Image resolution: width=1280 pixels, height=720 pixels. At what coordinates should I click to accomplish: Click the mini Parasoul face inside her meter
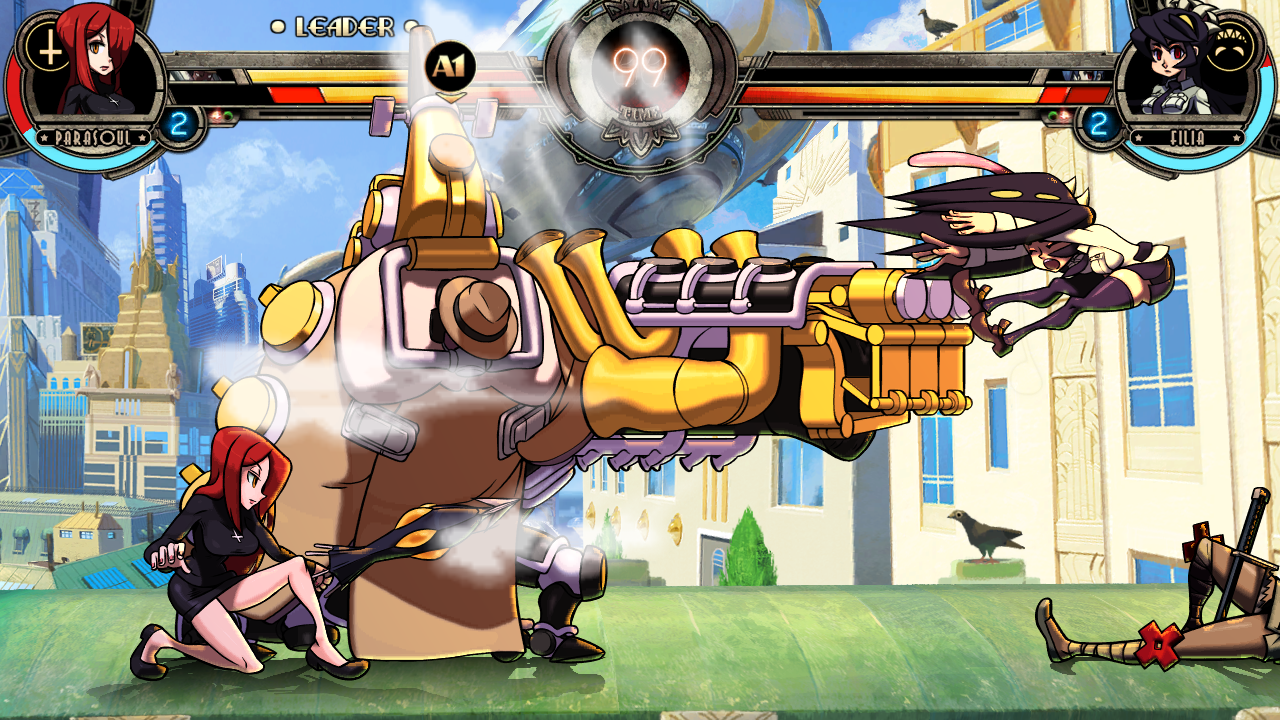pos(200,76)
